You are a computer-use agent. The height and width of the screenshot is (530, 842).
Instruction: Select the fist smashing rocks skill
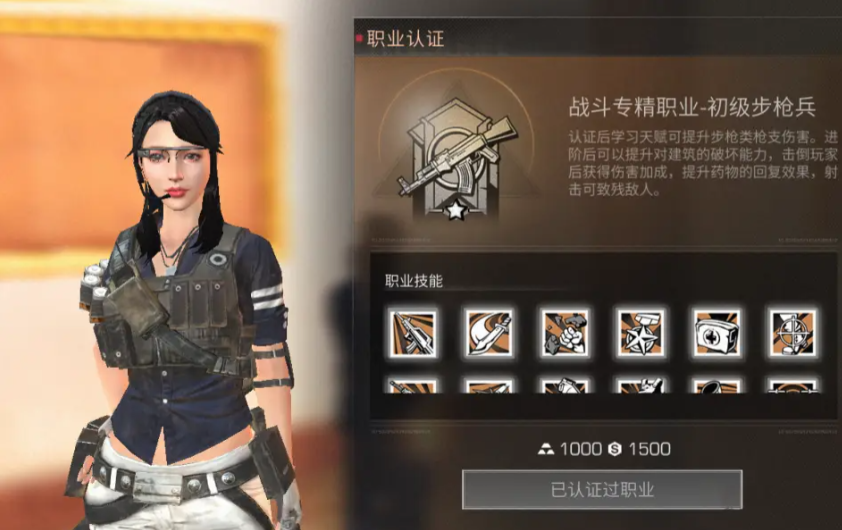(565, 333)
